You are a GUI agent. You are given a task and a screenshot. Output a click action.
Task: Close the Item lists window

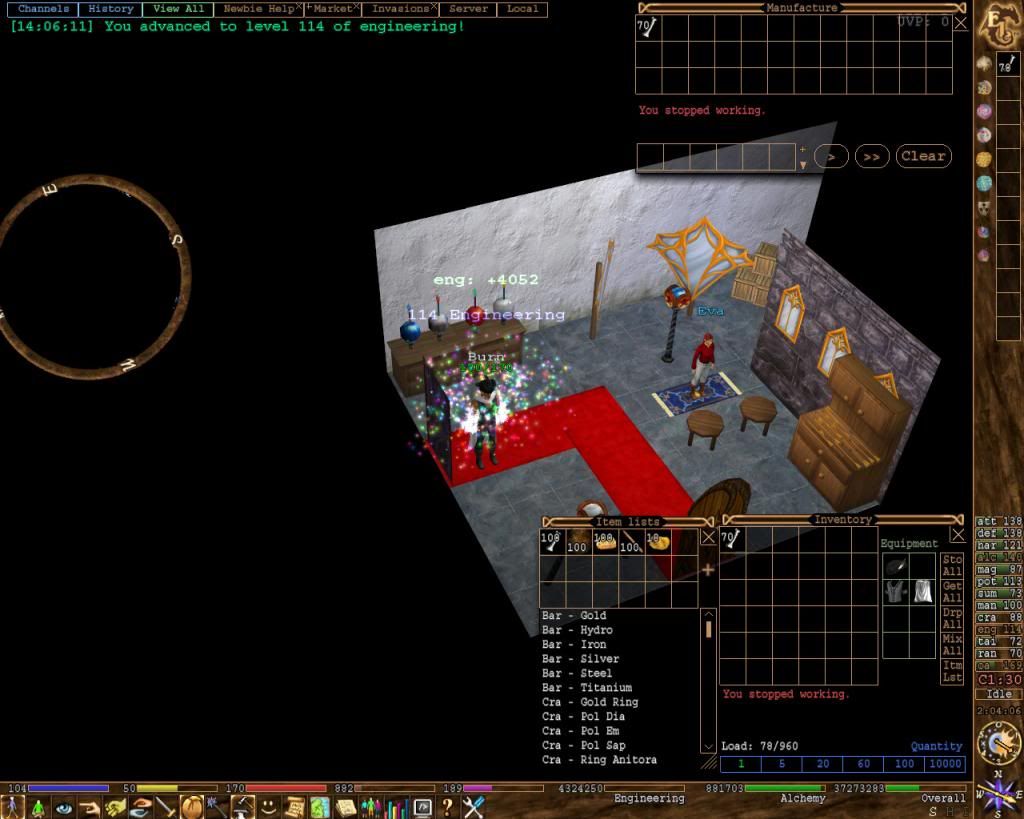coord(708,536)
